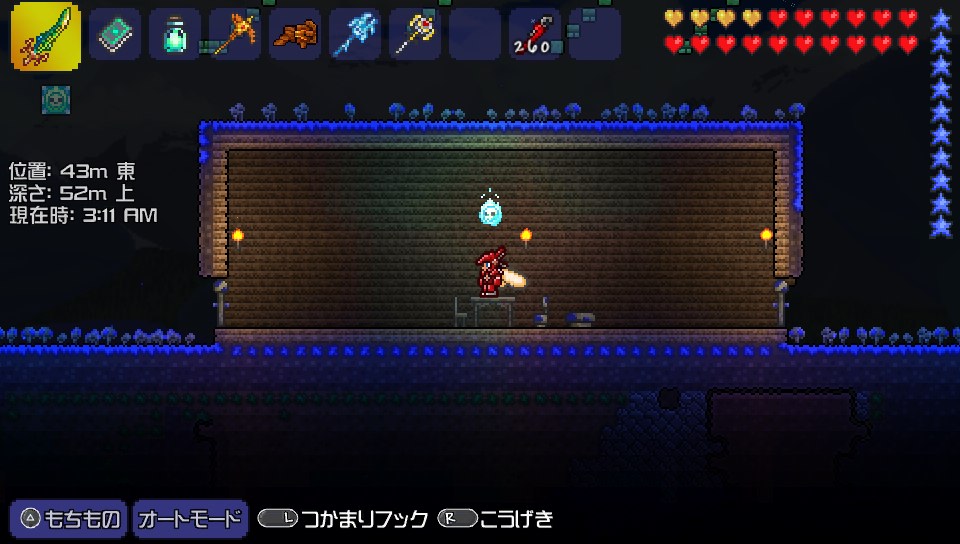Choose the teal spell tome slot
Viewport: 960px width, 544px height.
tap(115, 34)
